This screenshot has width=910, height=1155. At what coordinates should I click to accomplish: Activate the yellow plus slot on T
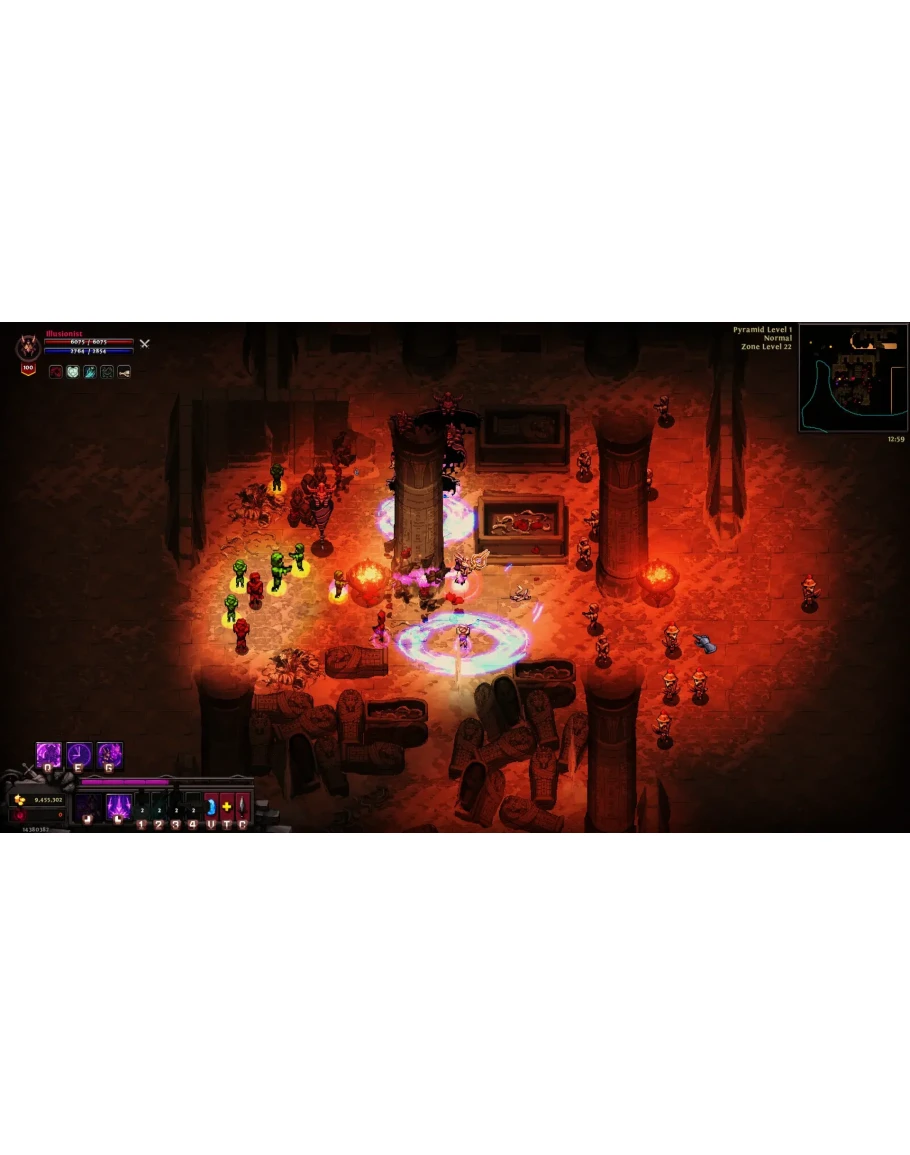[x=227, y=807]
